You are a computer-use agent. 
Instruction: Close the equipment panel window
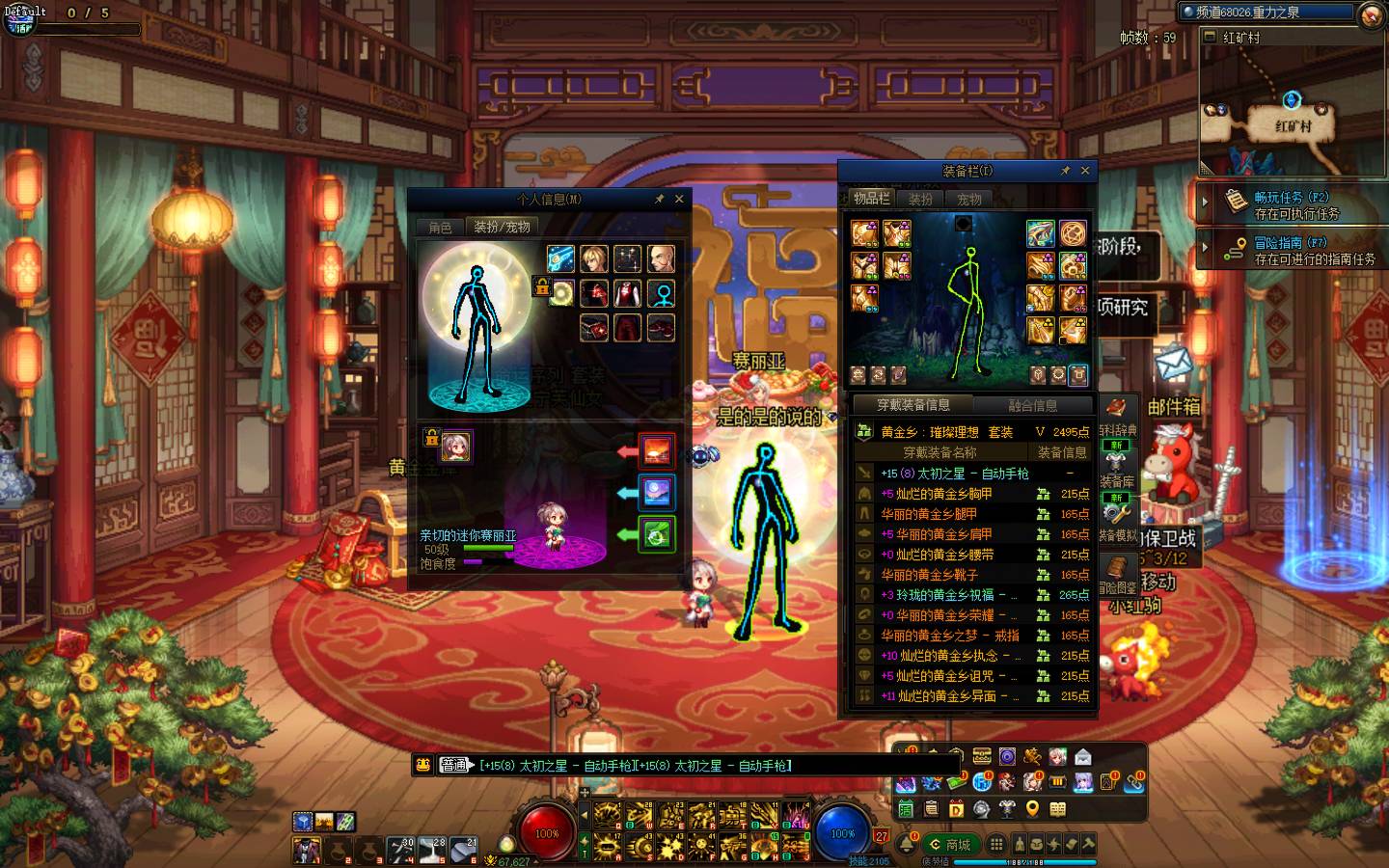tap(1085, 171)
